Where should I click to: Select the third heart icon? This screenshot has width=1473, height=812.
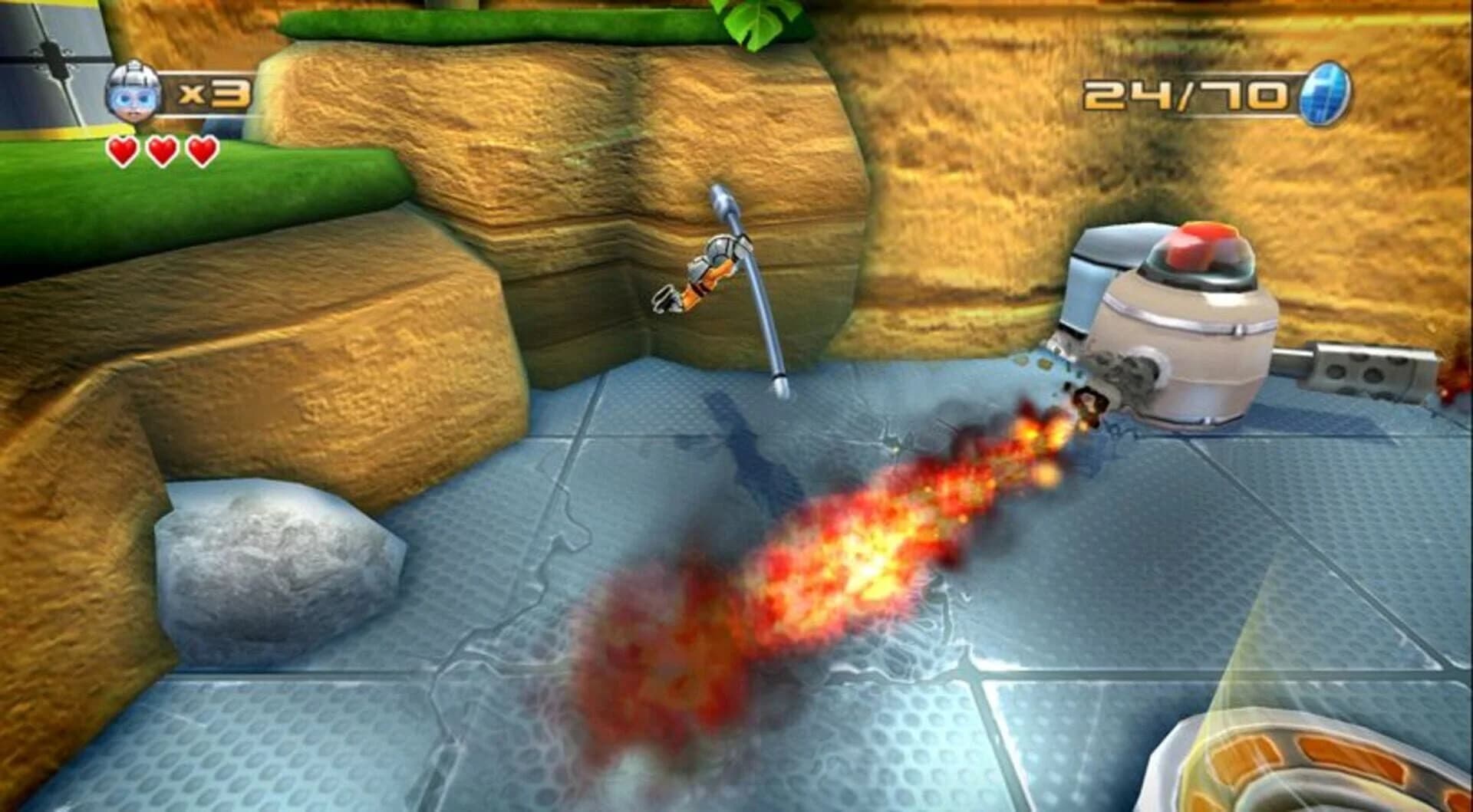pyautogui.click(x=202, y=150)
